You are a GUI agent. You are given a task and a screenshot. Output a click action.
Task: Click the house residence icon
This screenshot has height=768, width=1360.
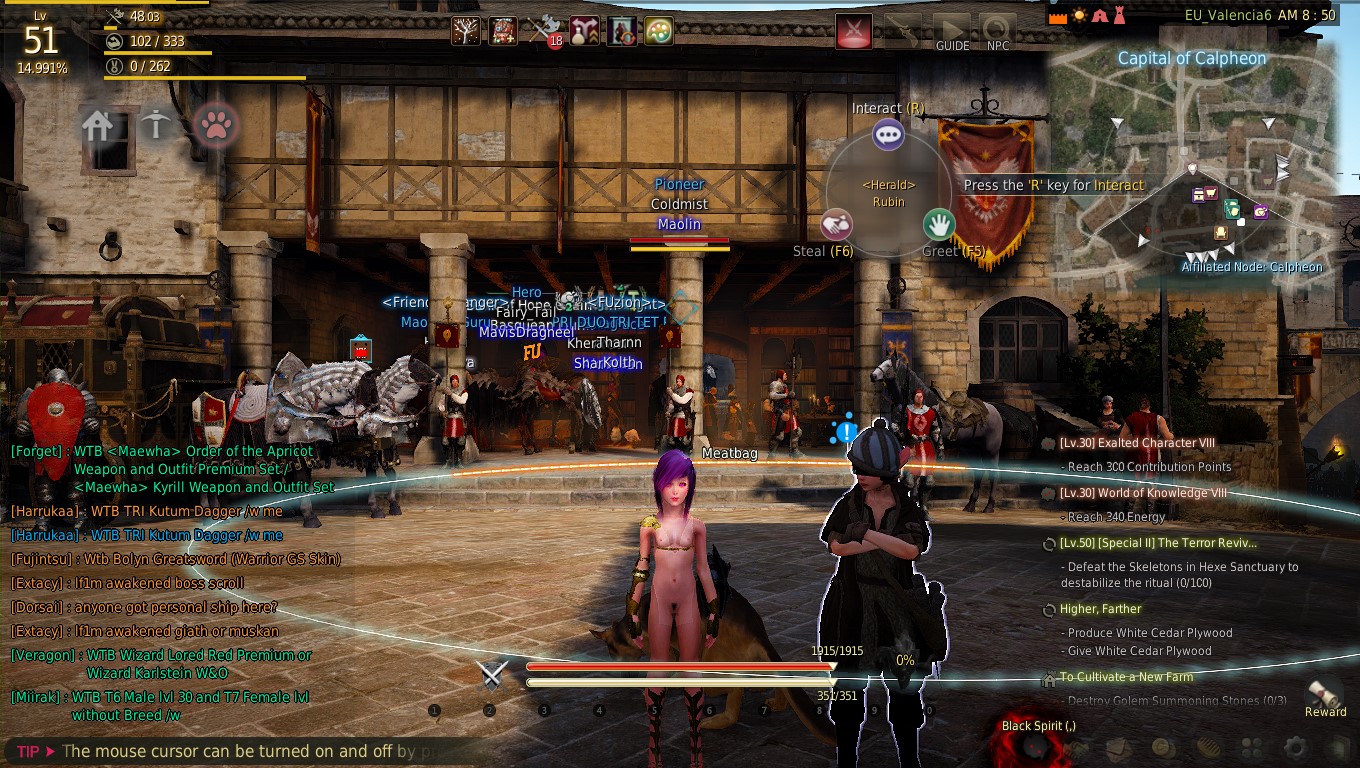coord(98,125)
